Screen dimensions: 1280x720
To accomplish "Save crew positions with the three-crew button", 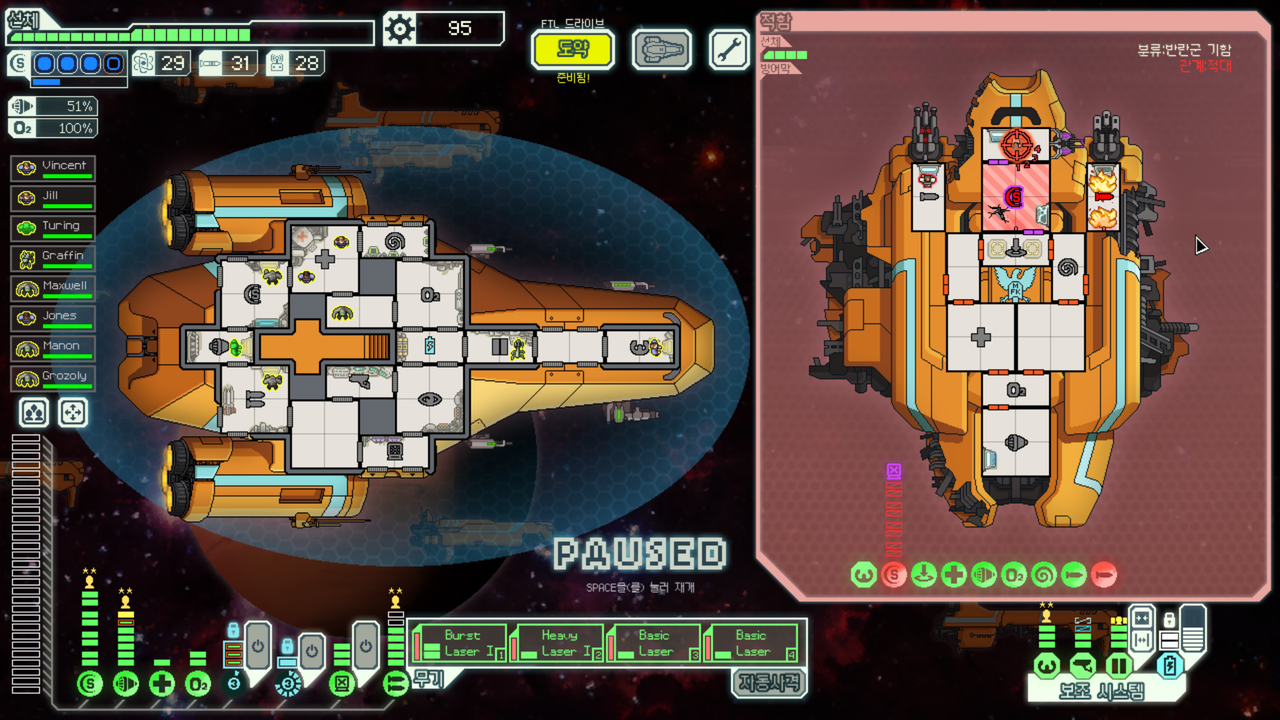I will click(33, 412).
